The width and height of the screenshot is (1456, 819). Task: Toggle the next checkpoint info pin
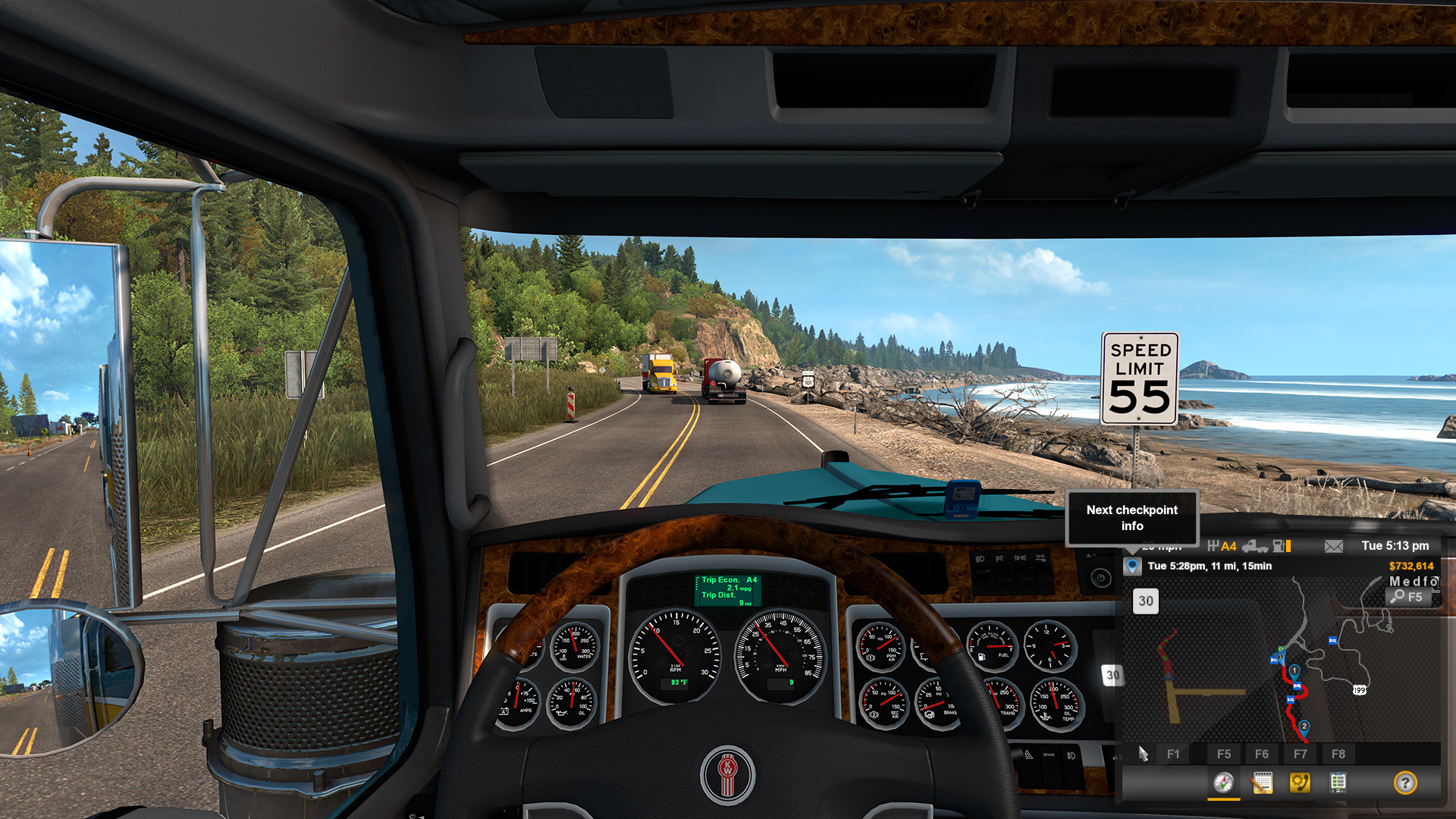1132,566
